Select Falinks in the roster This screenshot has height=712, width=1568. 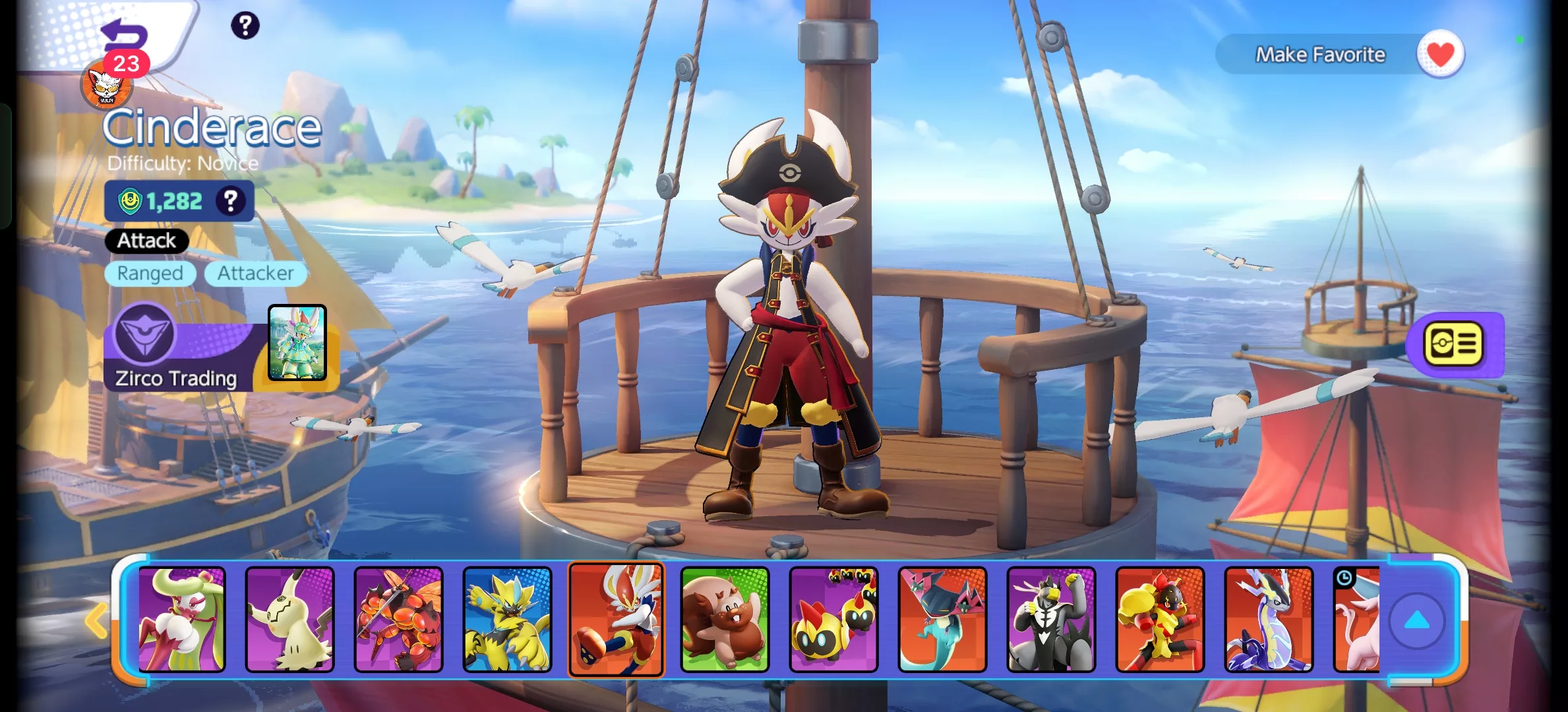[x=833, y=620]
